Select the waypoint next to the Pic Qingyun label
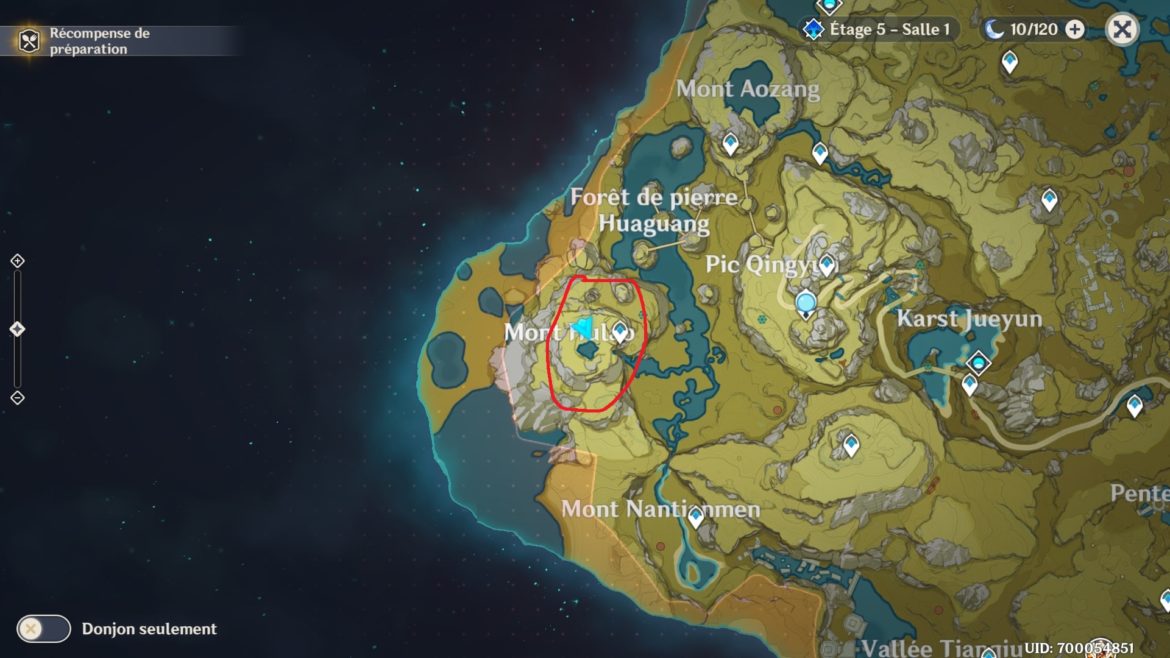Image resolution: width=1170 pixels, height=658 pixels. [x=827, y=264]
